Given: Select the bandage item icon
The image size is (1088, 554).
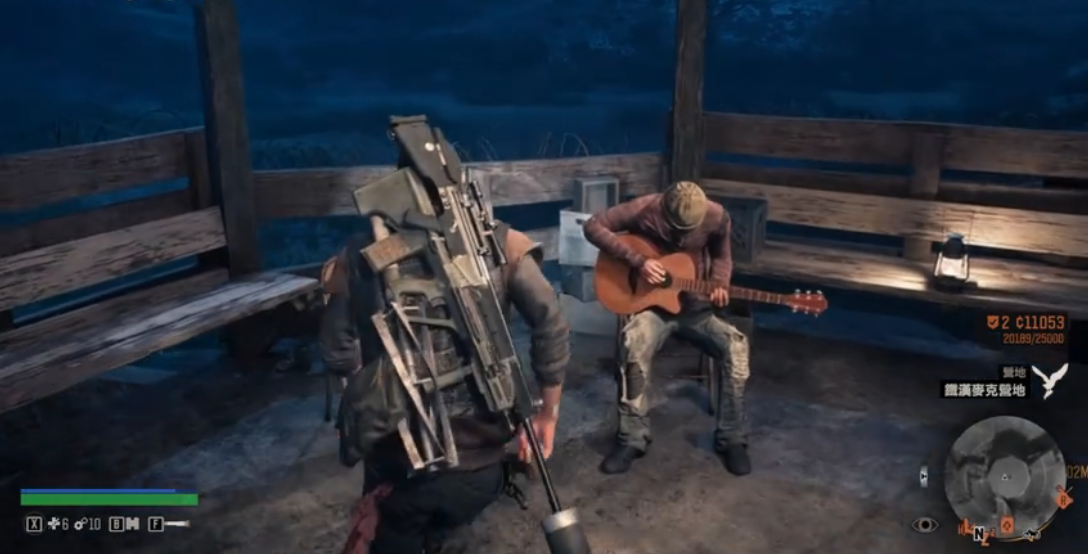Looking at the screenshot, I should point(53,524).
